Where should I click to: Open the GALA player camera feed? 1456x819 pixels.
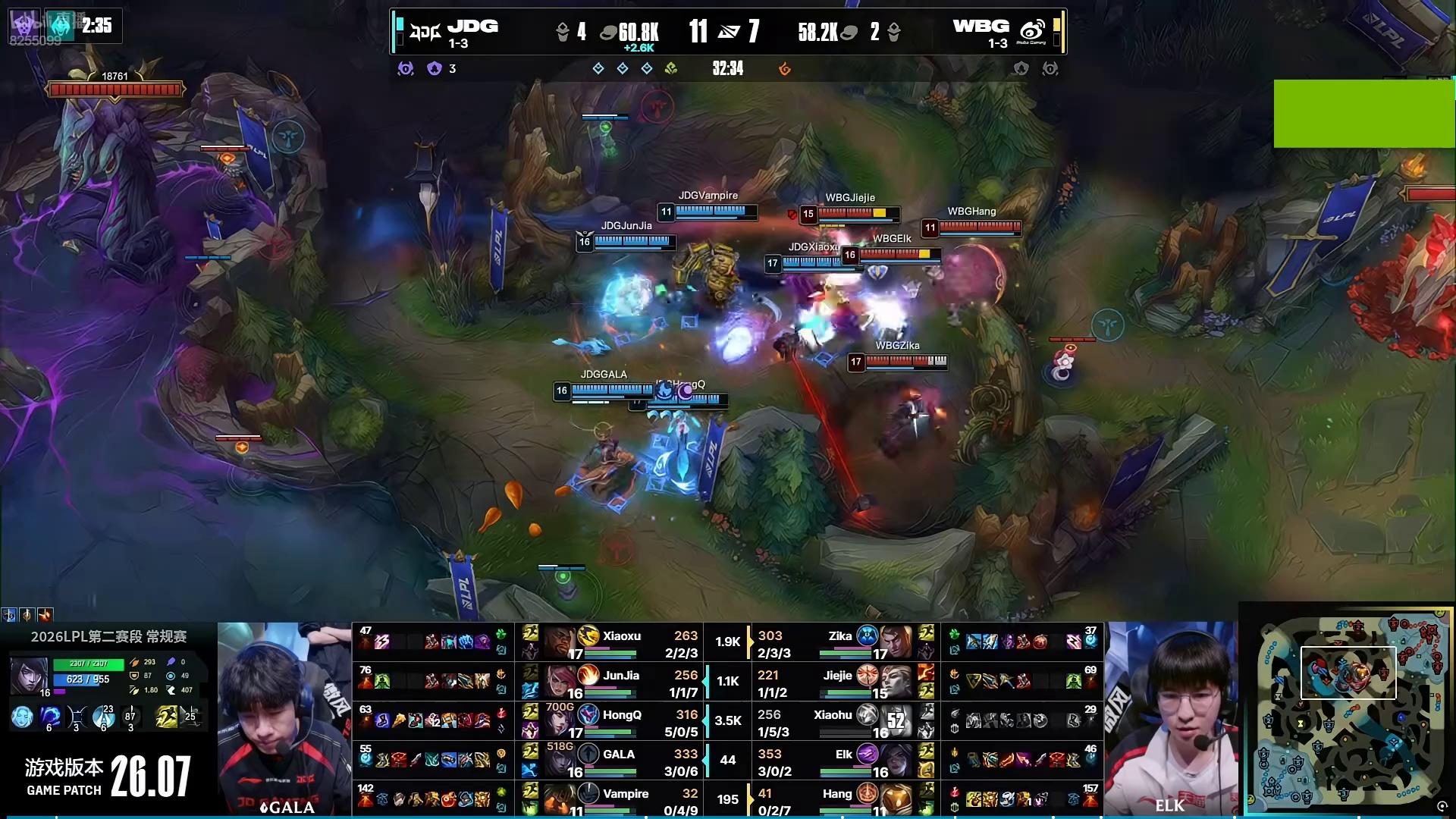[x=284, y=719]
